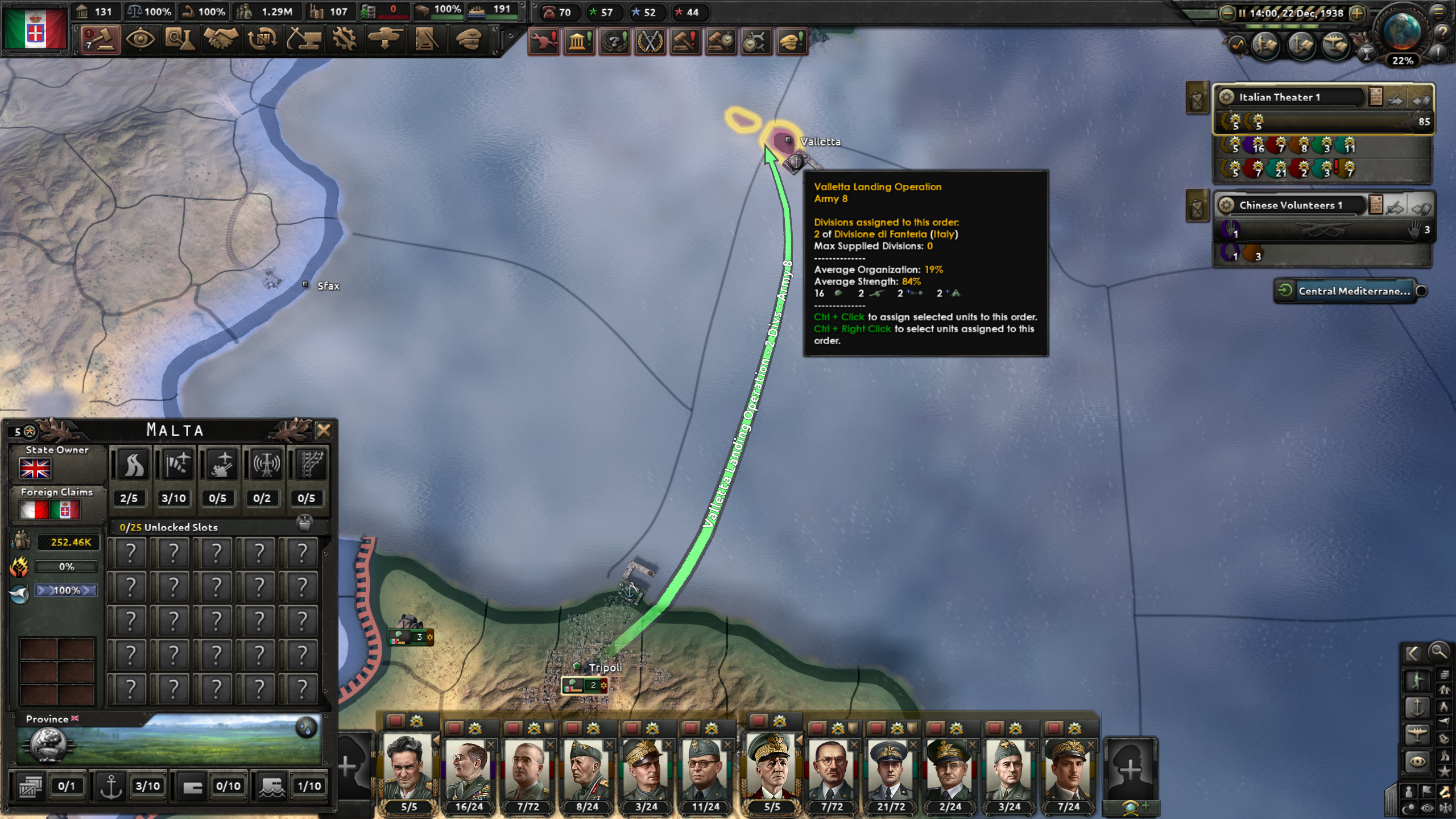Decrease game speed with the minus button

[1227, 13]
